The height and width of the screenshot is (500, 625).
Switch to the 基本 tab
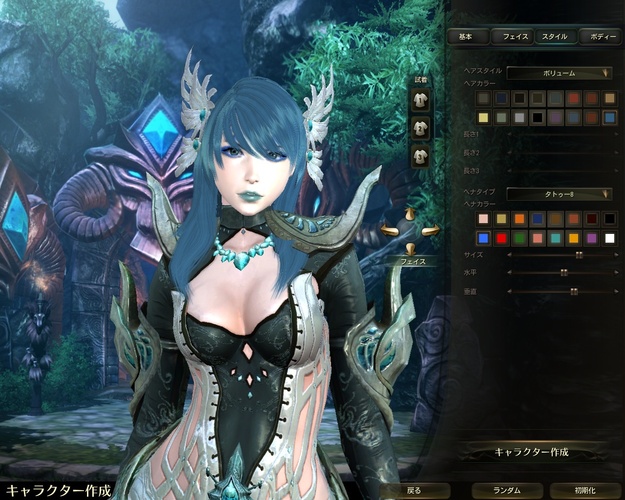click(x=466, y=37)
